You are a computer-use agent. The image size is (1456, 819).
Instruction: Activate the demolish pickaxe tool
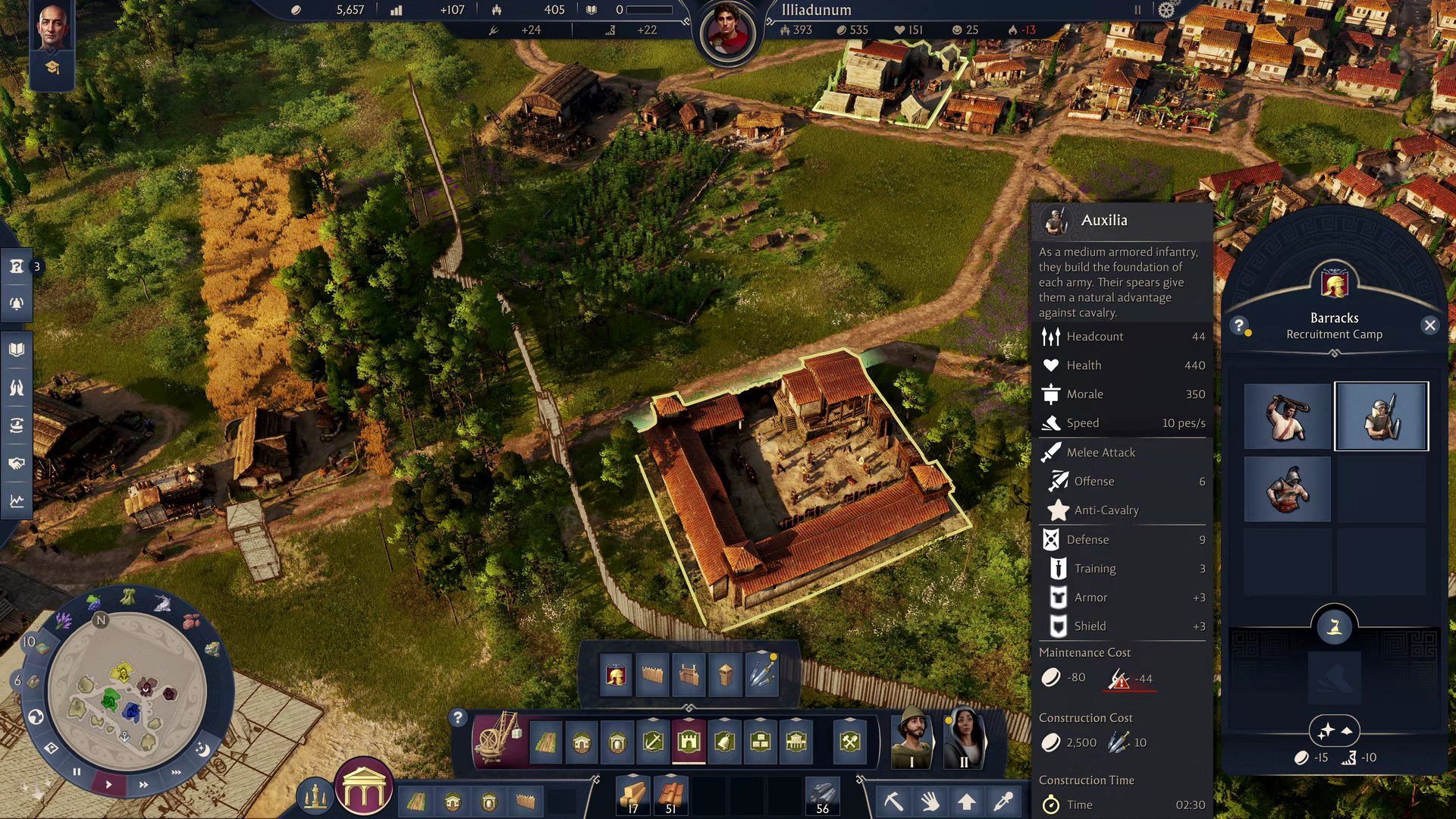pos(893,801)
